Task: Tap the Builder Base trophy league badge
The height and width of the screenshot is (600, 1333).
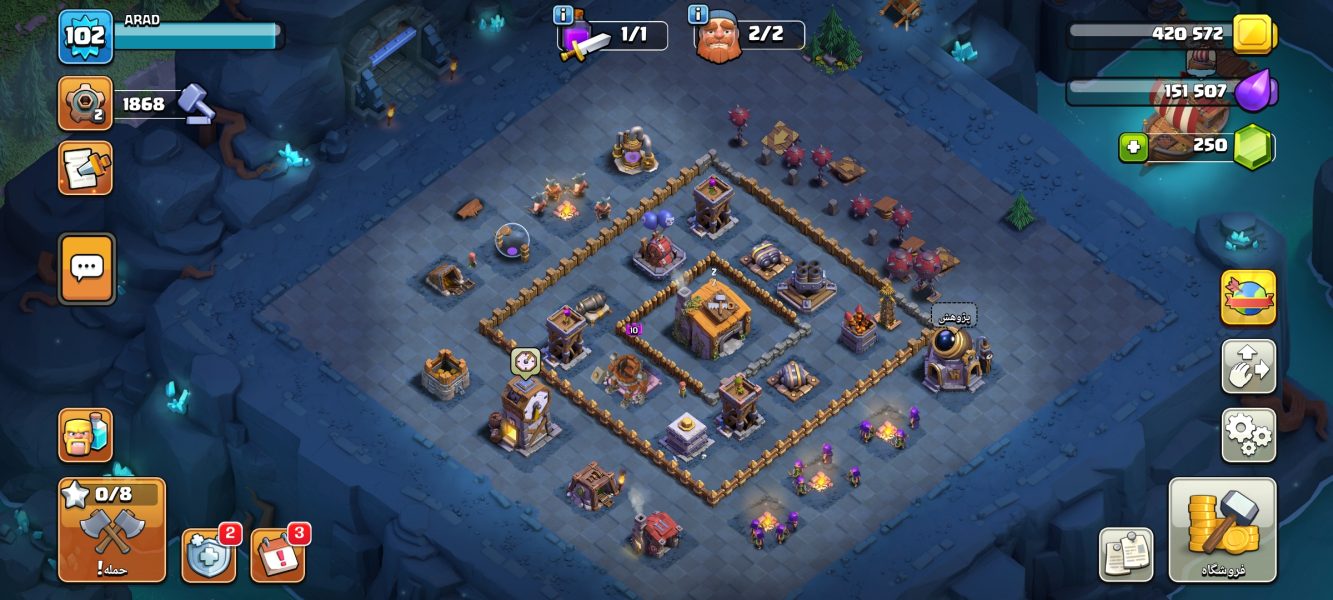Action: click(85, 103)
